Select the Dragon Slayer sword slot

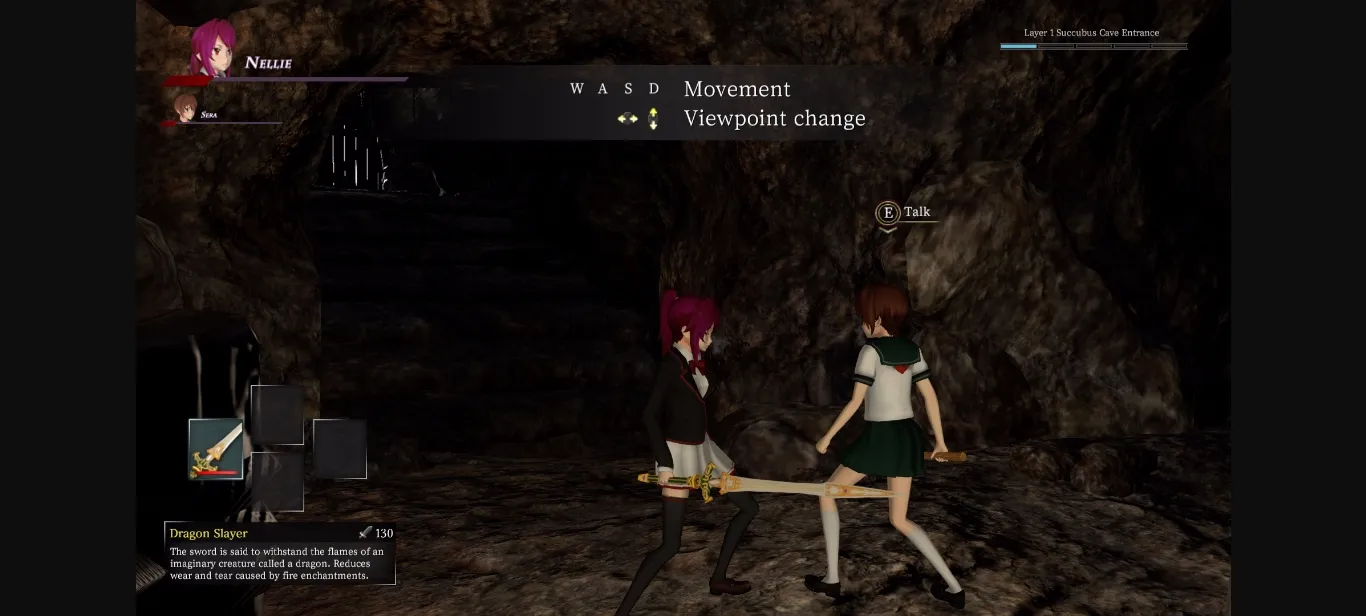click(216, 449)
